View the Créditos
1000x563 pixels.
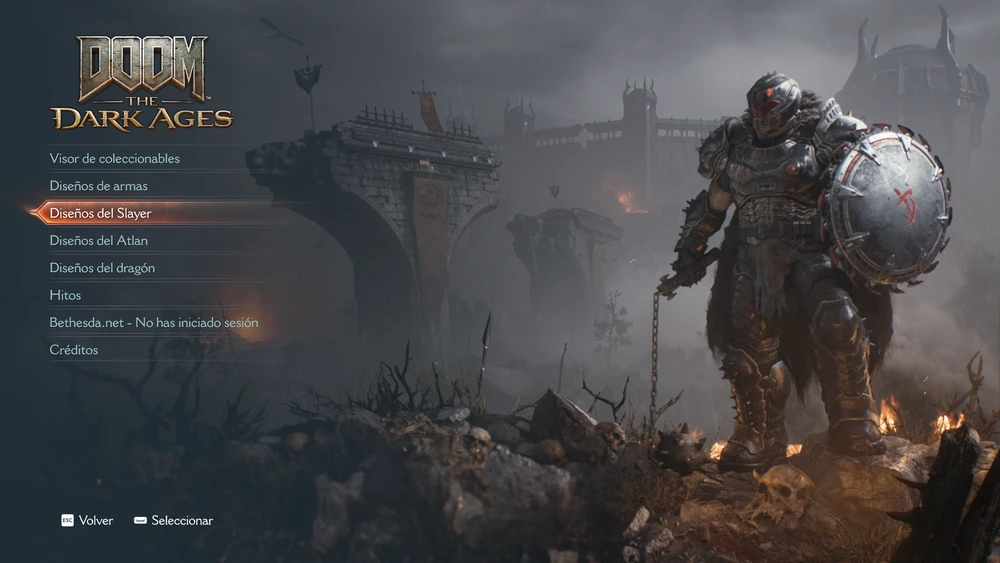click(x=74, y=350)
